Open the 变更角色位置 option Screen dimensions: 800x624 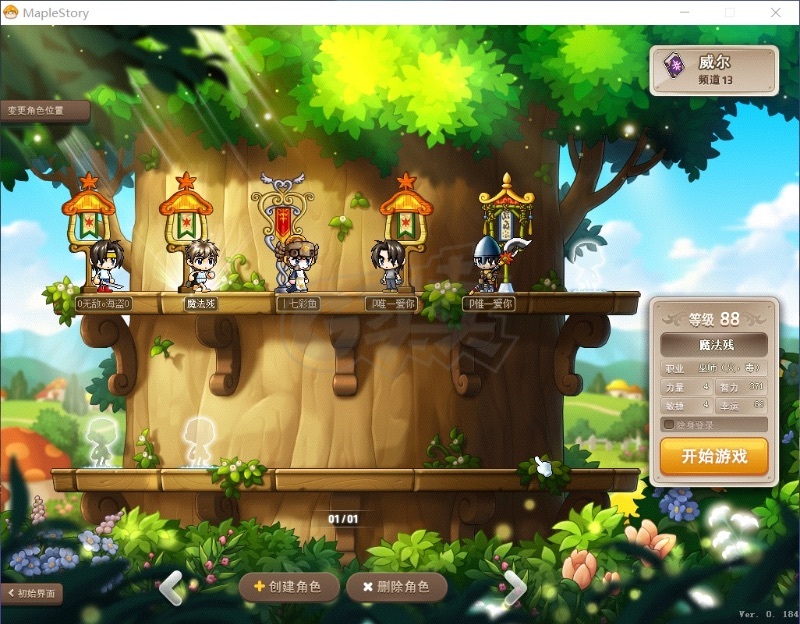[x=40, y=110]
